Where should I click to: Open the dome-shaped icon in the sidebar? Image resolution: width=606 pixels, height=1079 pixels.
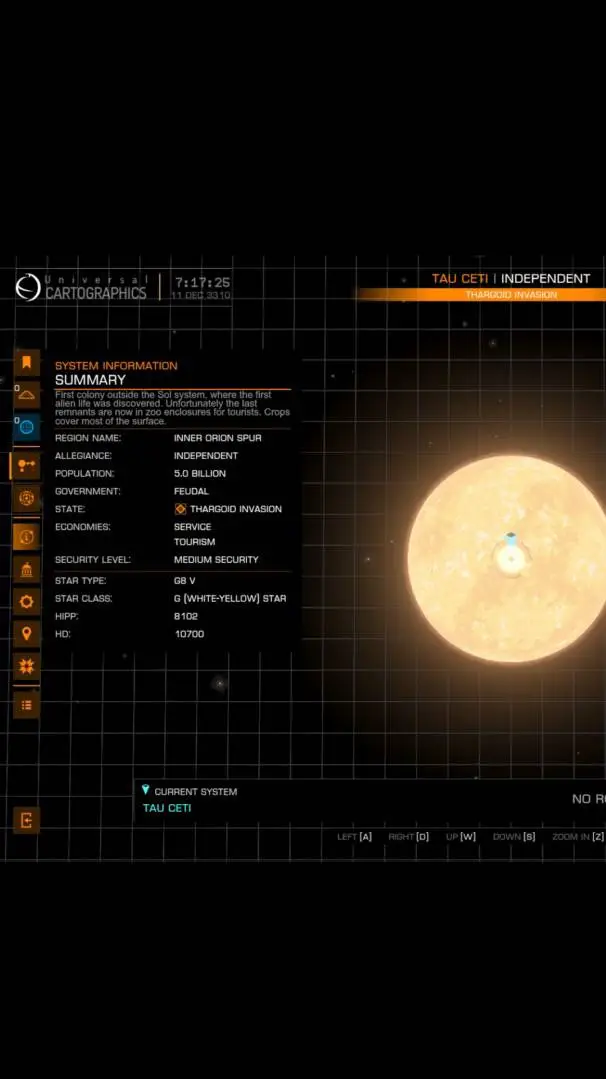point(26,395)
